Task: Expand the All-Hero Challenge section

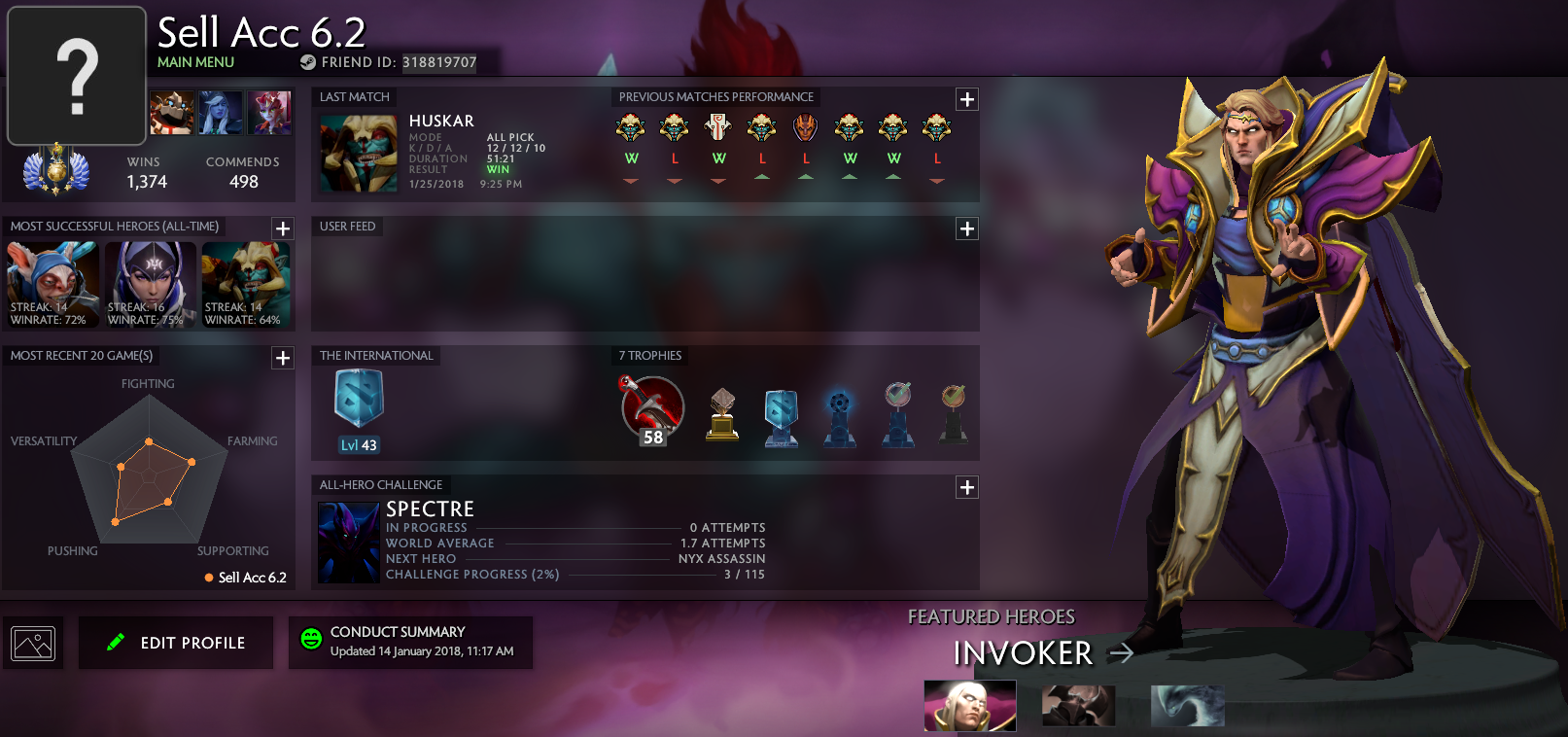Action: click(966, 487)
